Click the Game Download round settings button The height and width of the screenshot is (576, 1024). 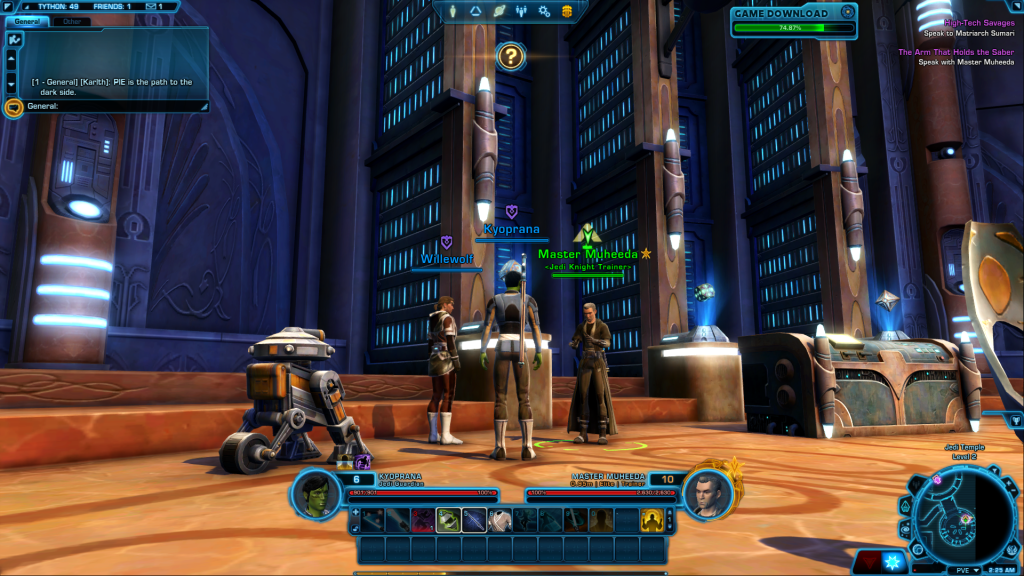click(x=848, y=13)
